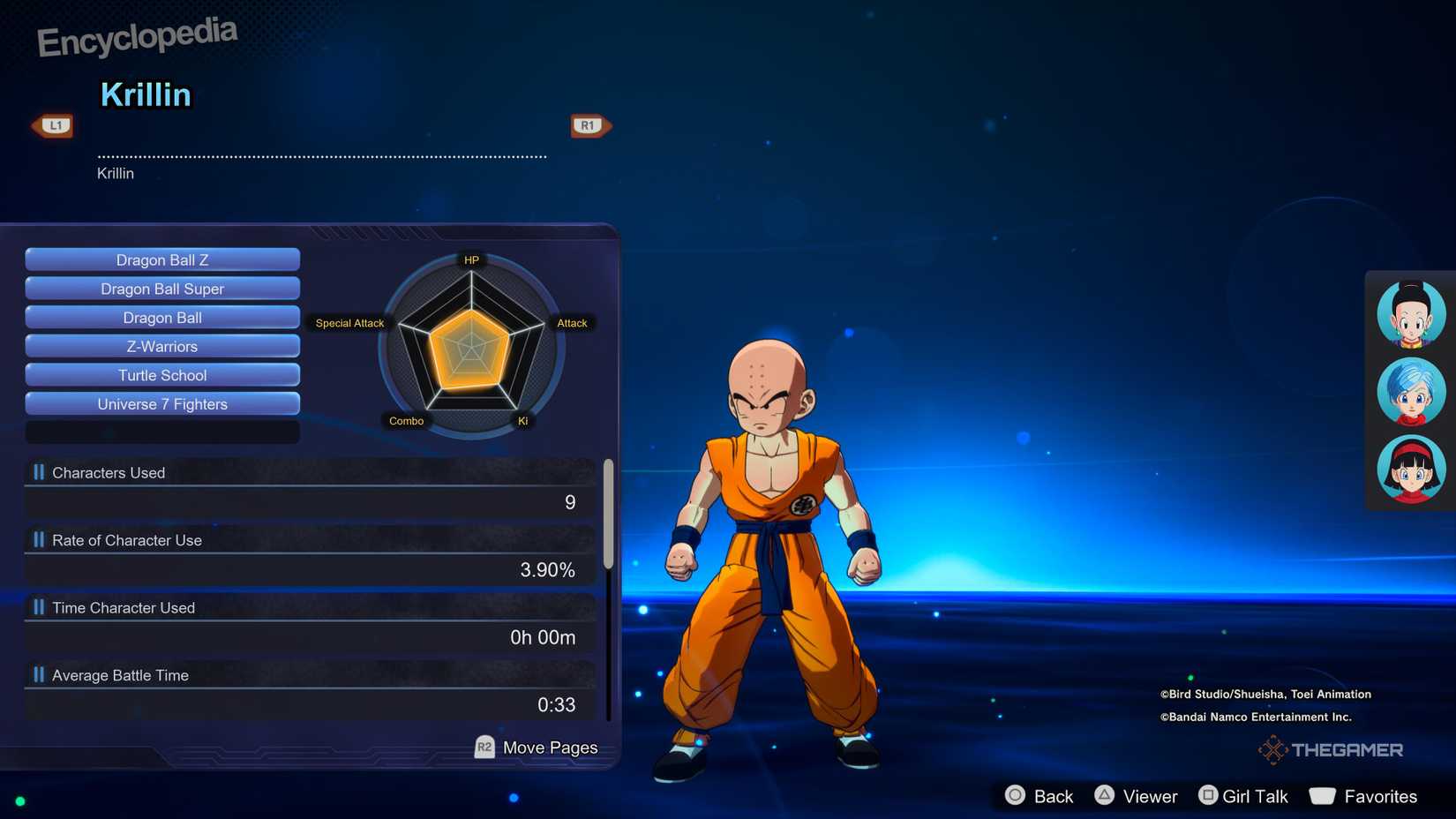Click the L1 page navigation icon

click(x=53, y=124)
